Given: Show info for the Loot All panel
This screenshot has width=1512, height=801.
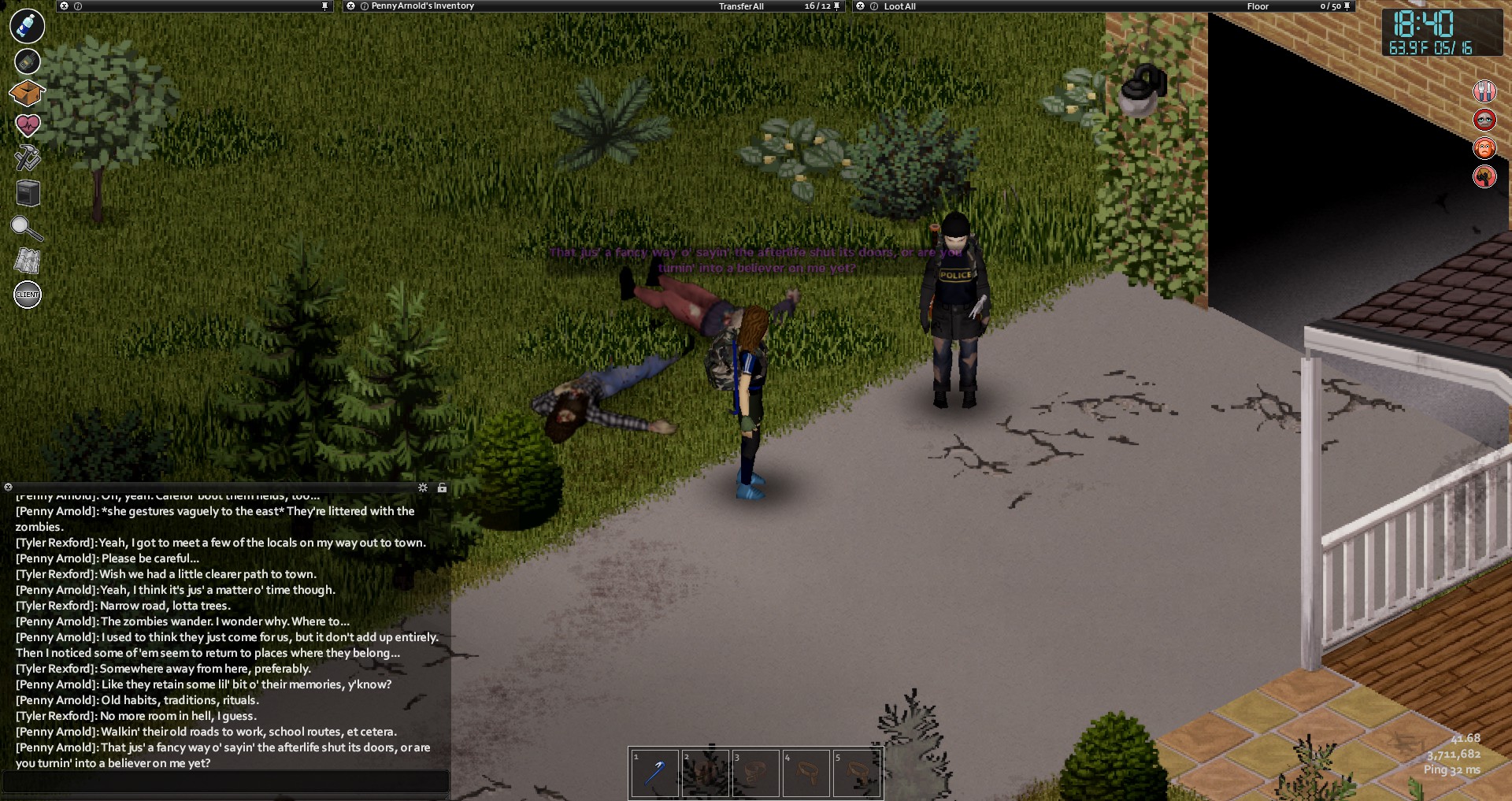Looking at the screenshot, I should click(x=874, y=6).
